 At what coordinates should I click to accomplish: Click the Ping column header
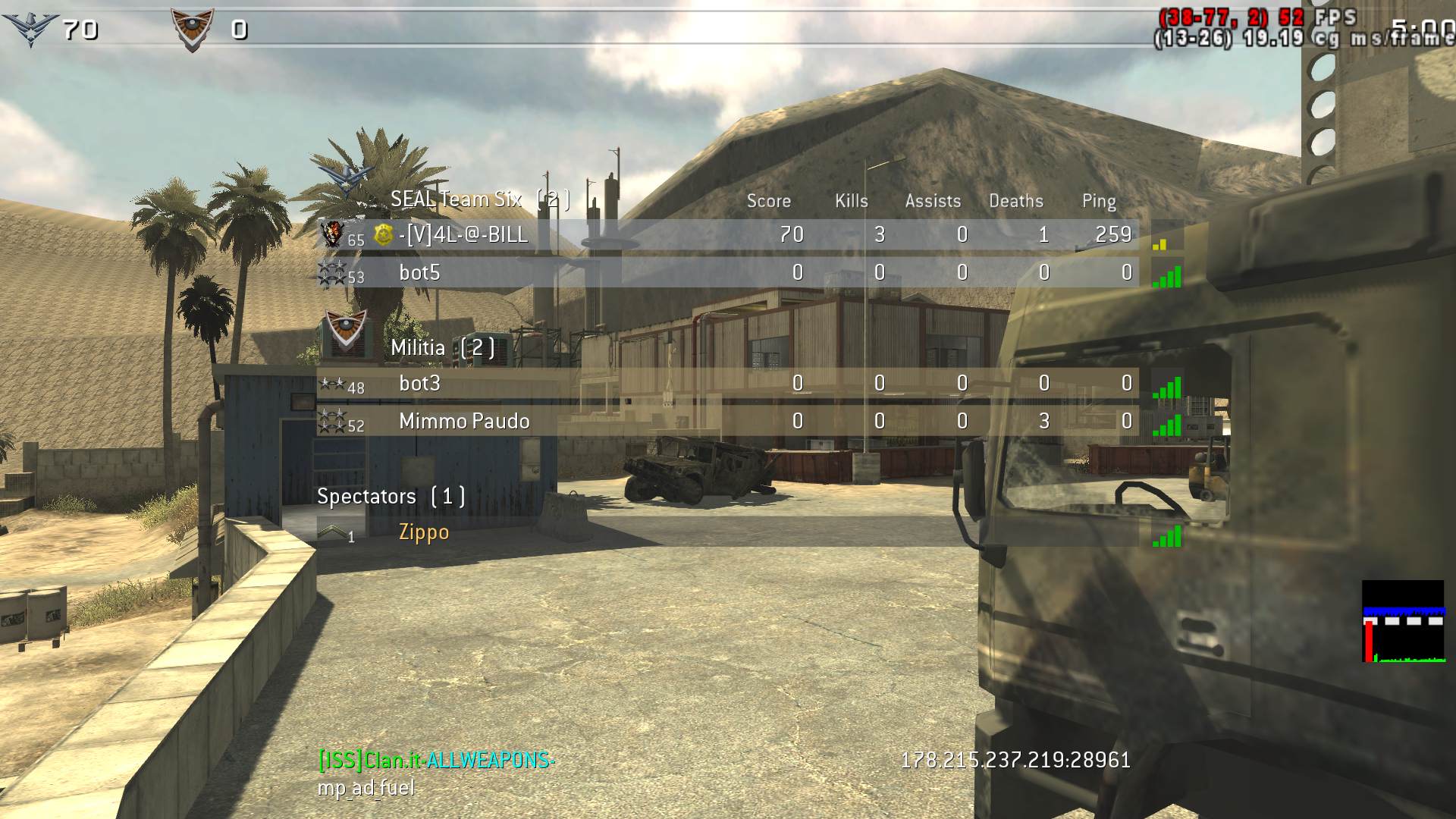click(1099, 201)
